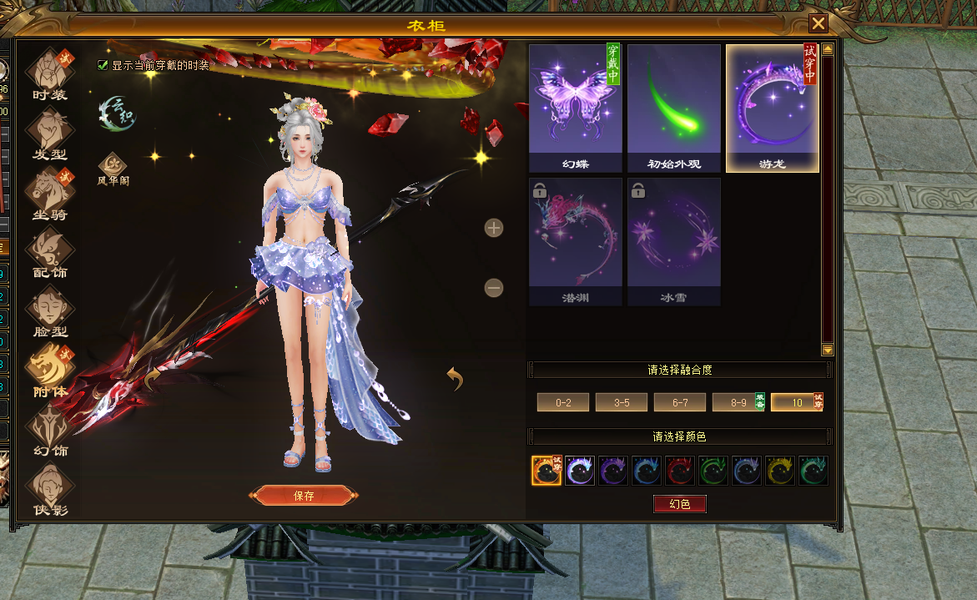The width and height of the screenshot is (977, 600).
Task: Open the 幻饰 tab
Action: [50, 430]
